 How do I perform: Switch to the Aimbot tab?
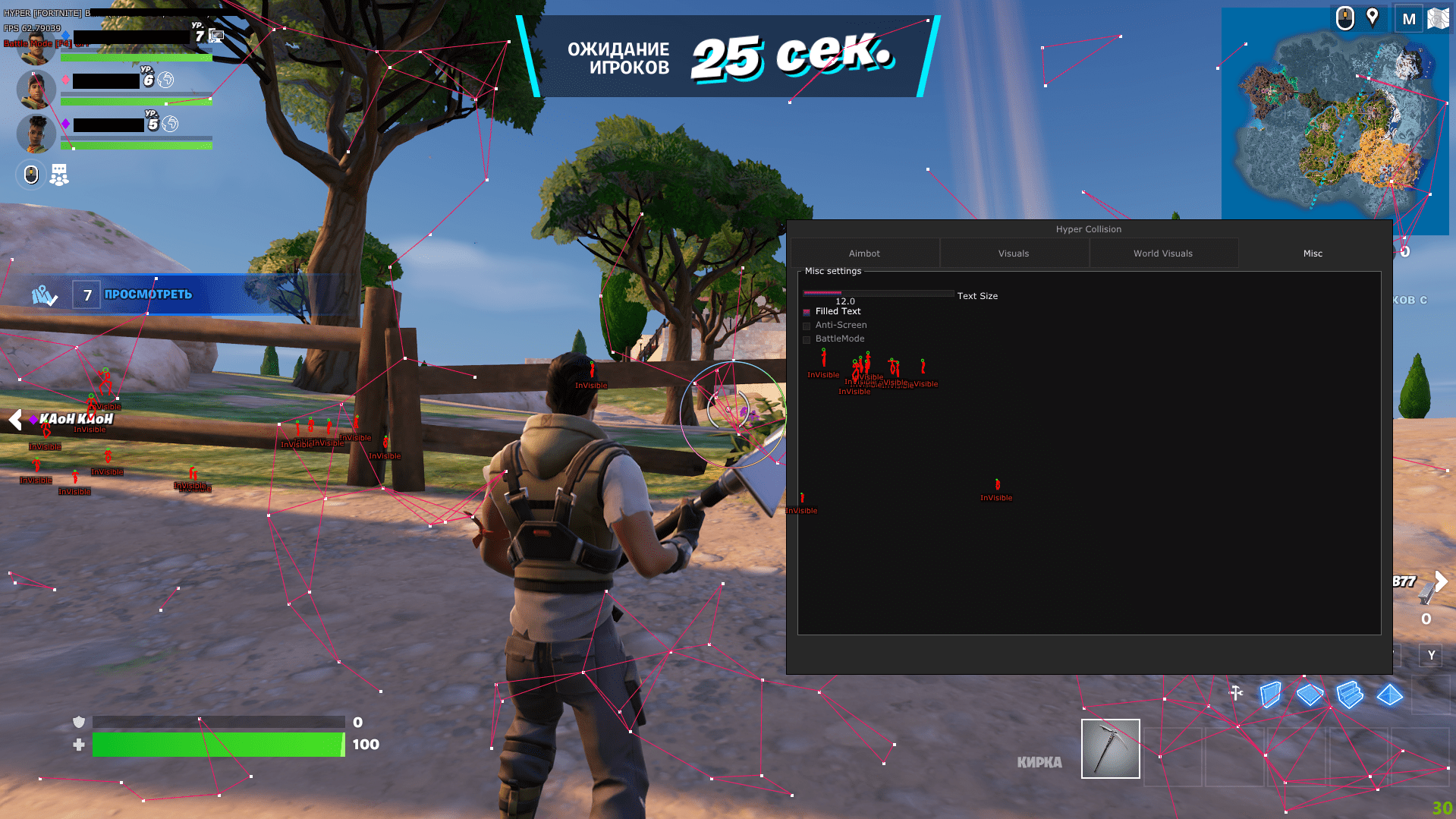(x=864, y=253)
